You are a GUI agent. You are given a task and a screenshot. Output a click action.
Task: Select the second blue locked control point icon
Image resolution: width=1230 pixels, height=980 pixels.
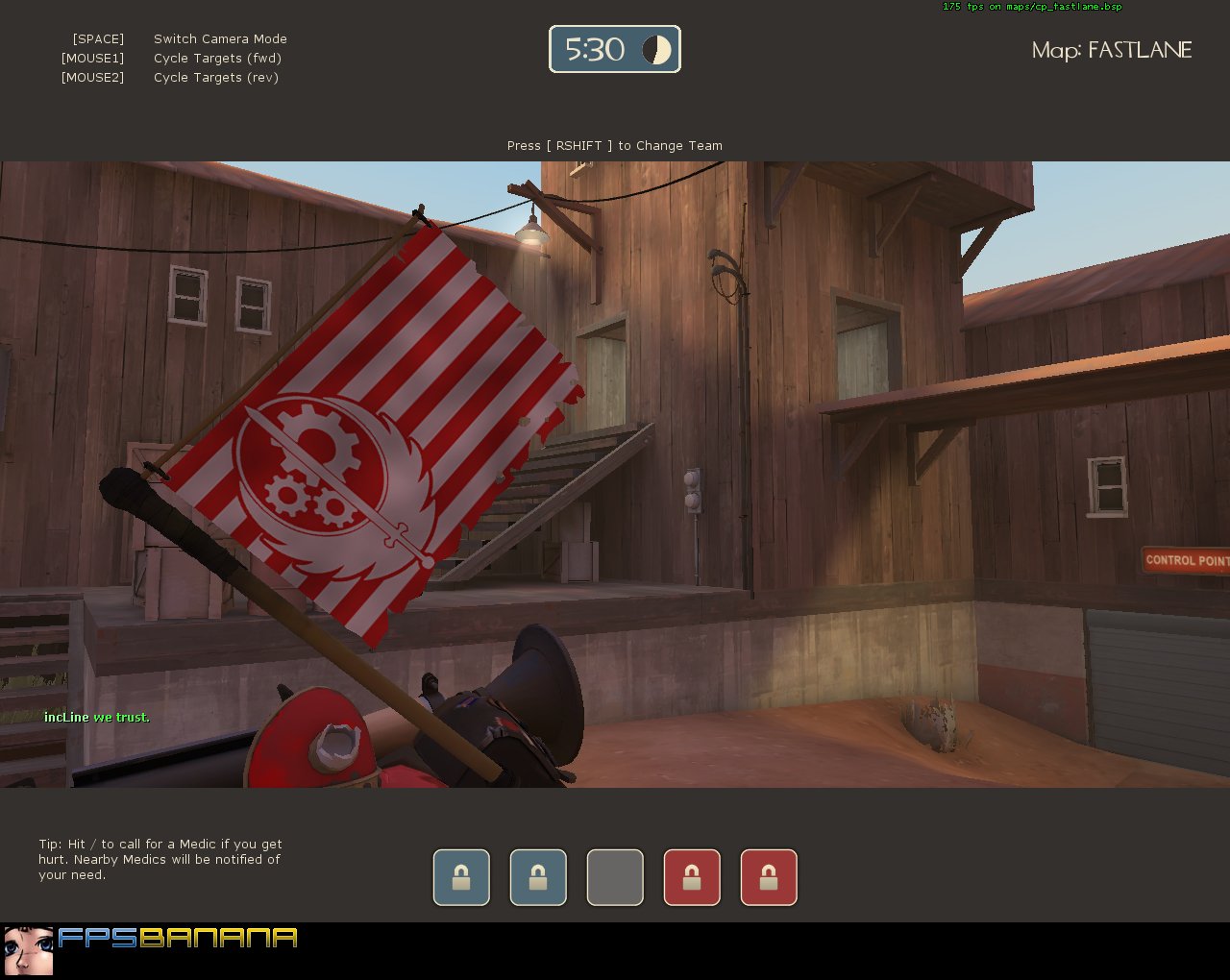pos(538,877)
